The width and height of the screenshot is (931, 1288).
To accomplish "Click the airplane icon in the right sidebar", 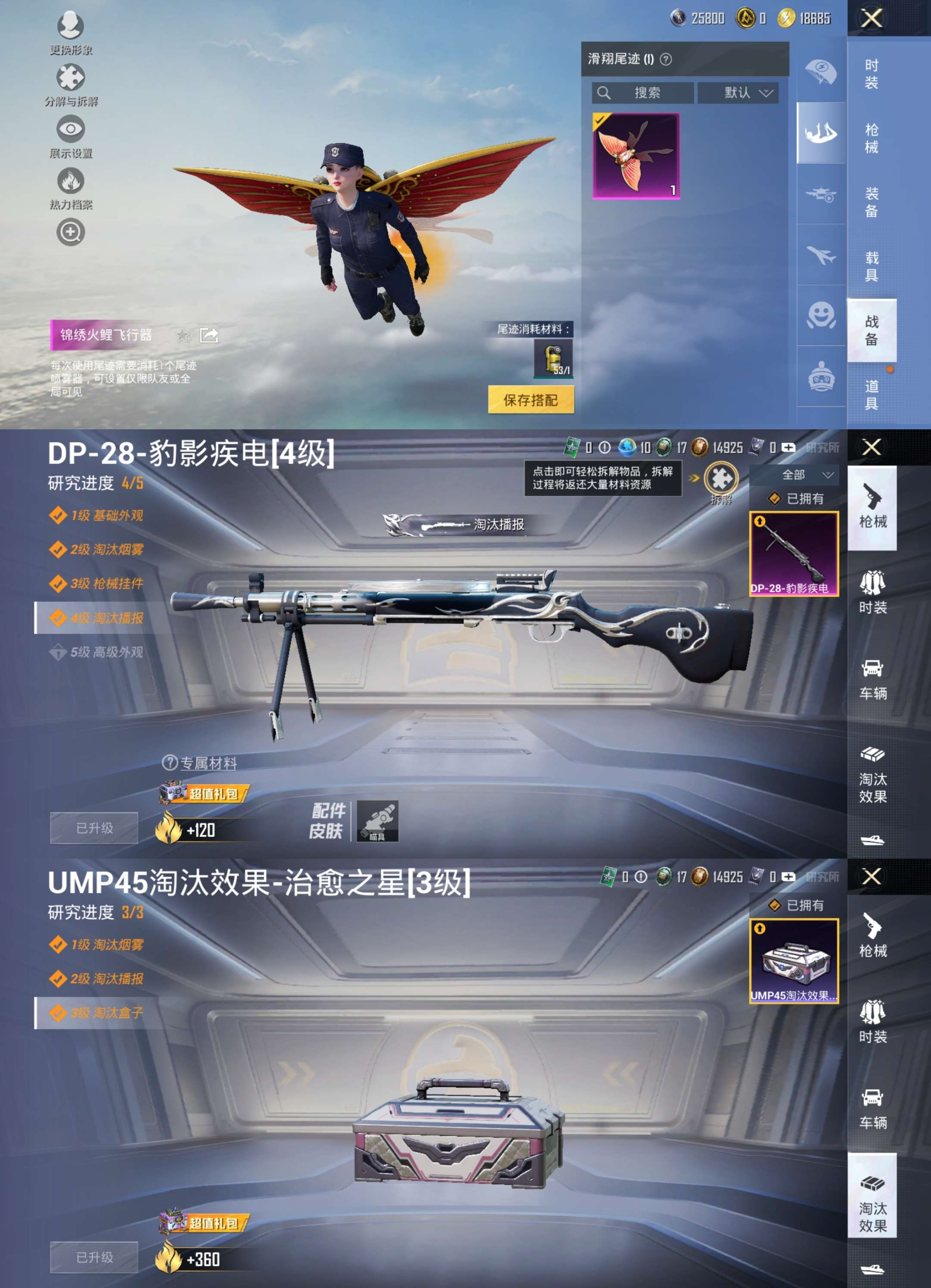I will click(822, 256).
